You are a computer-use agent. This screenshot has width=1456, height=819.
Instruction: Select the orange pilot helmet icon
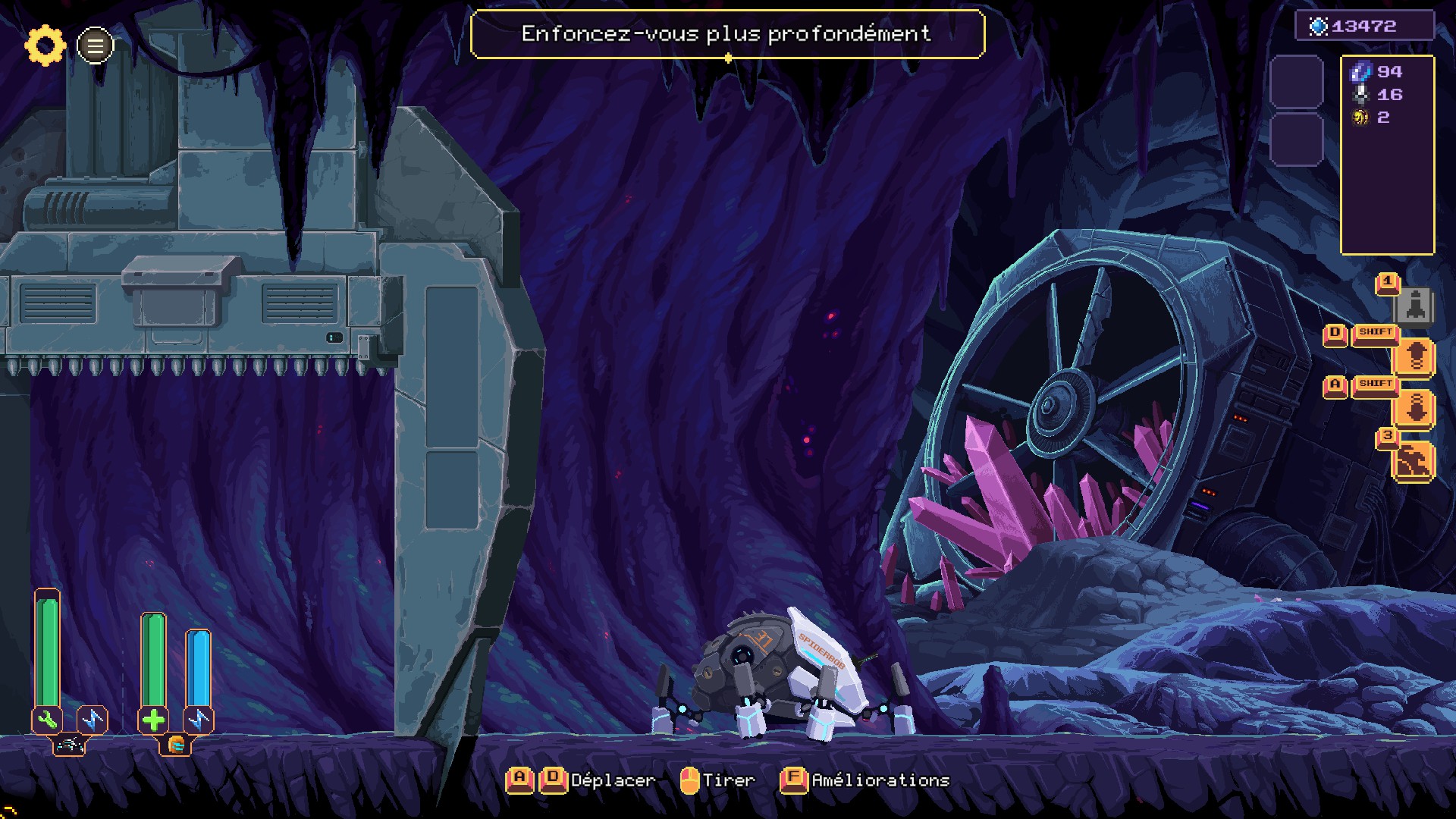pos(176,745)
